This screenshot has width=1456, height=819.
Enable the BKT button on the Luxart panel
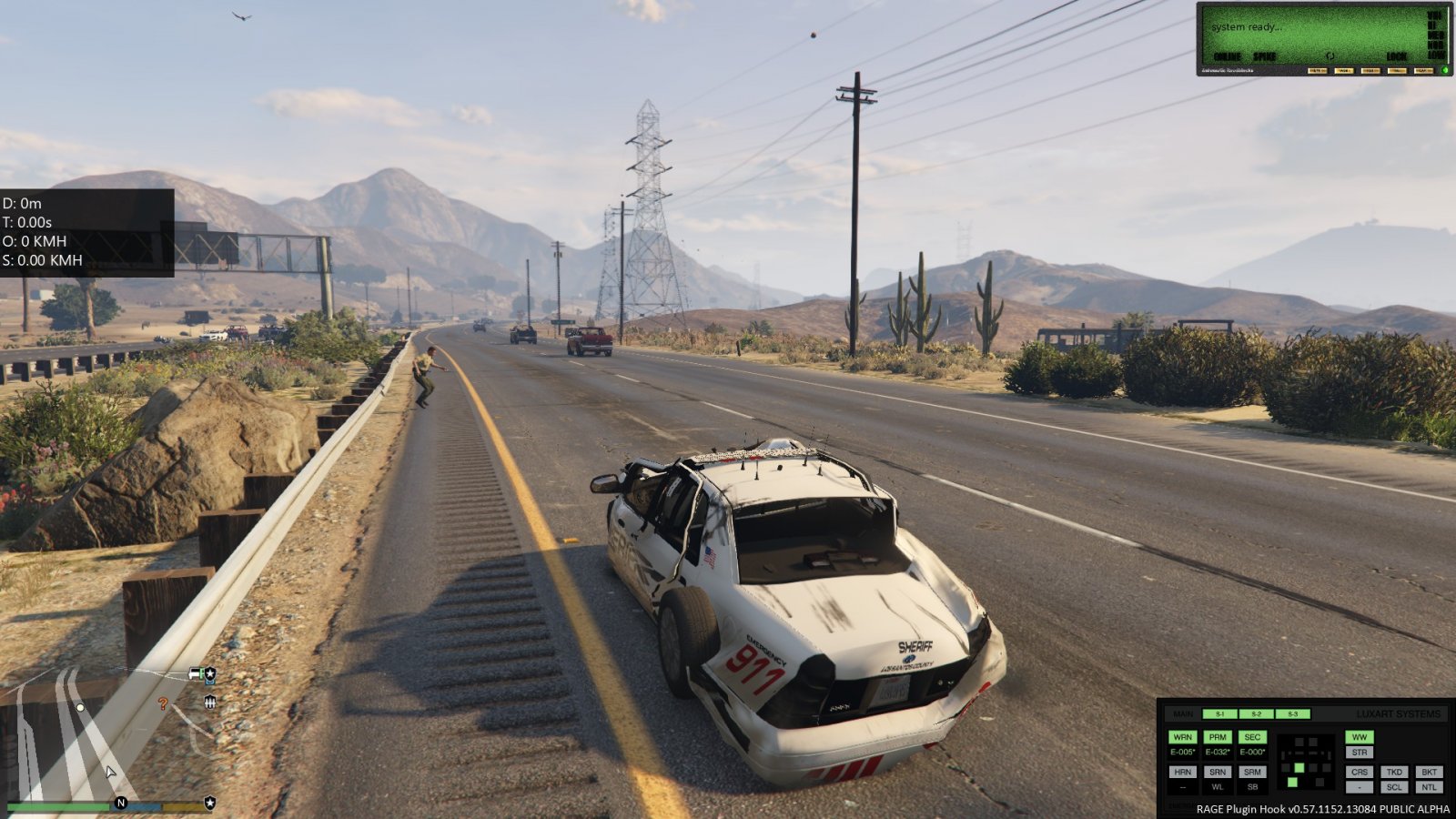[1429, 772]
